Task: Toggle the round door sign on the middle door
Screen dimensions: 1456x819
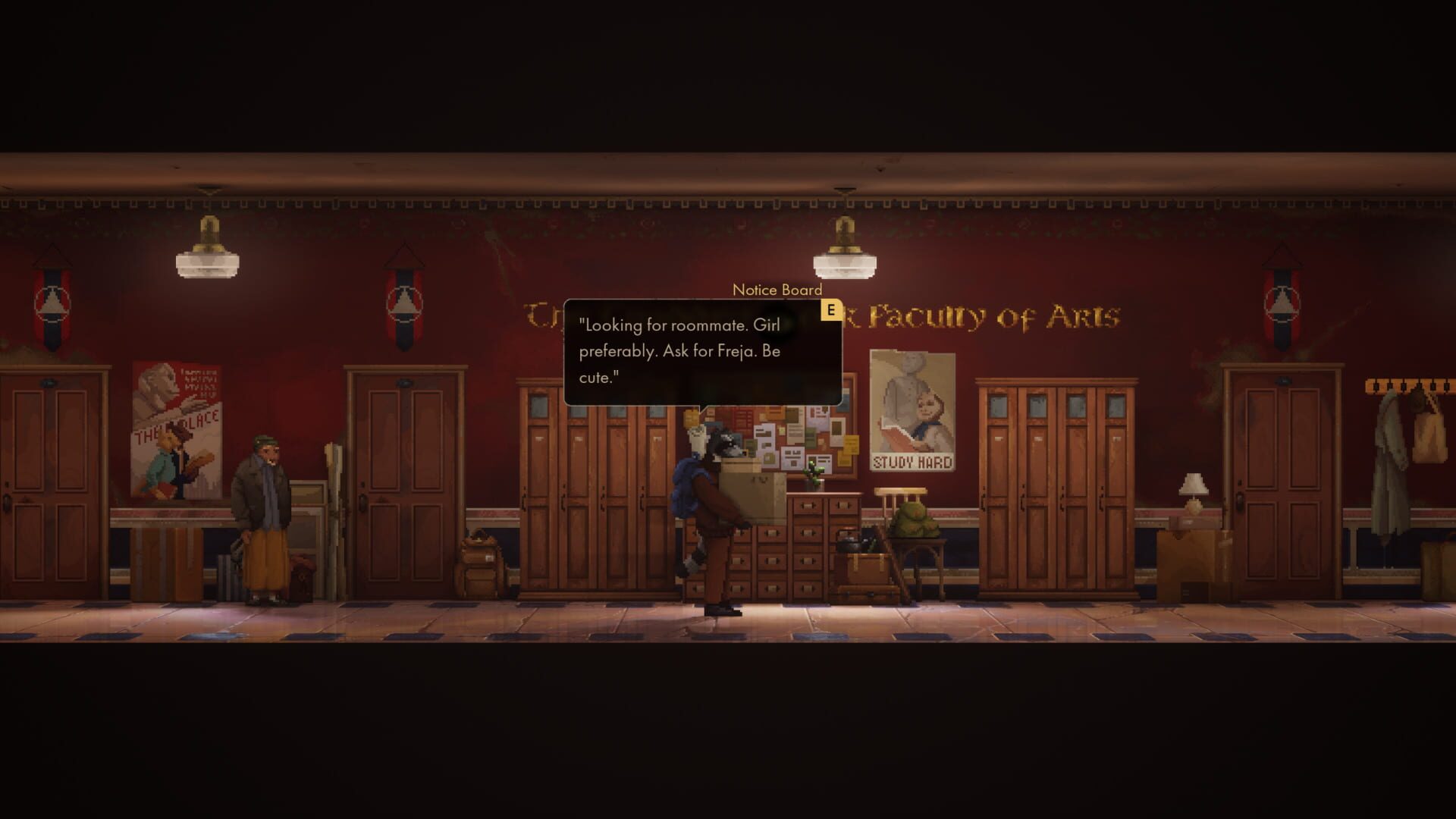Action: click(x=405, y=382)
